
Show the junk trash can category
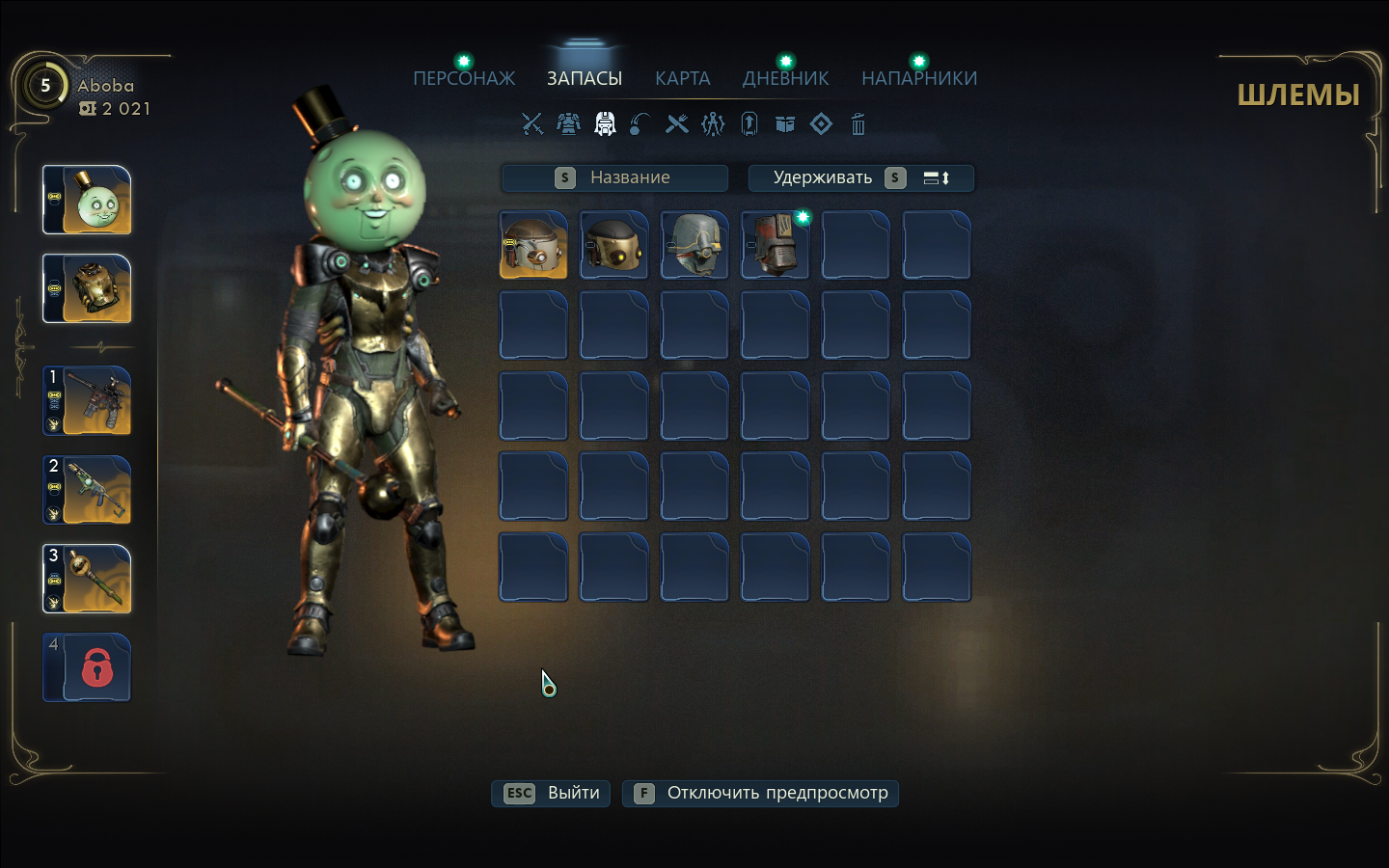(858, 123)
